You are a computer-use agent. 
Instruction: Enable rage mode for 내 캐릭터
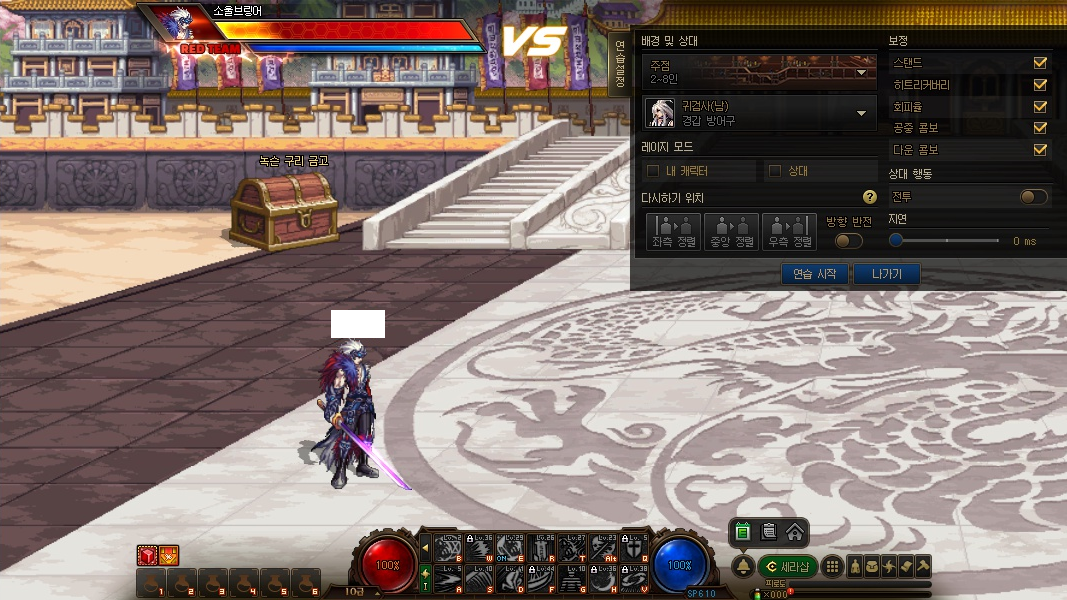pos(654,171)
